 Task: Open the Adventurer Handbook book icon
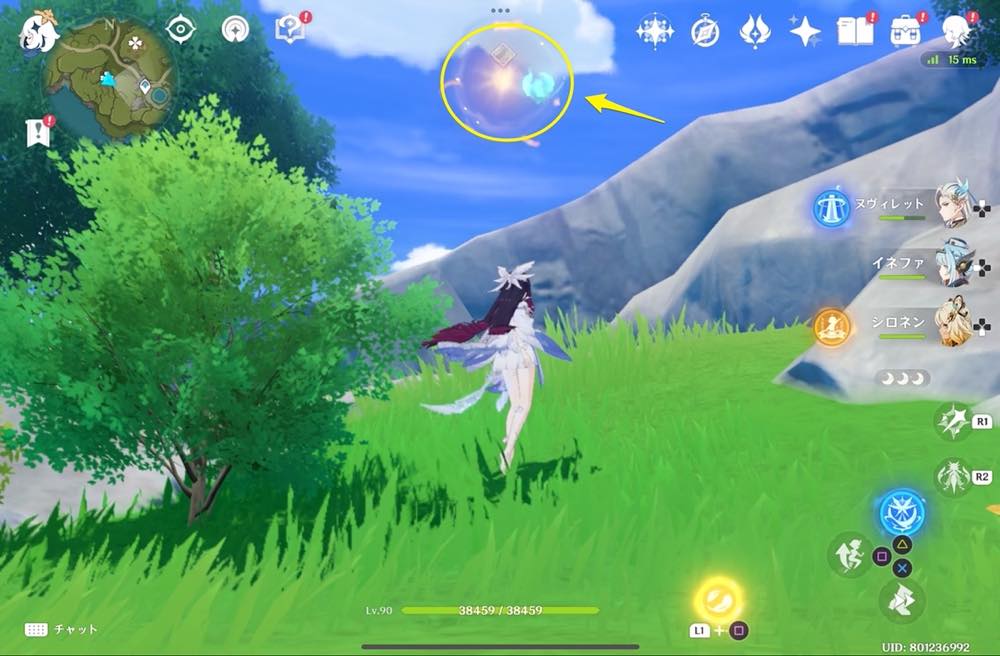[x=856, y=30]
